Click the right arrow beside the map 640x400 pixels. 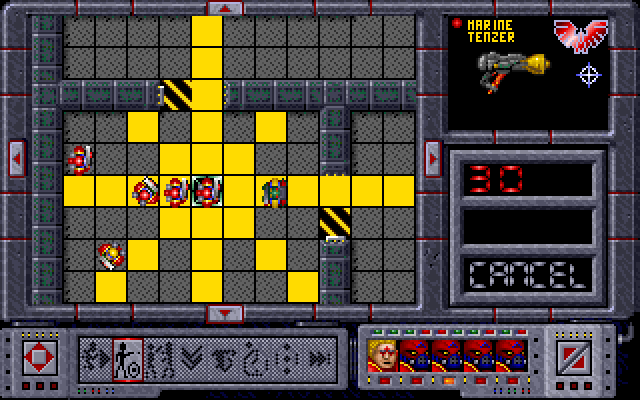(x=432, y=156)
